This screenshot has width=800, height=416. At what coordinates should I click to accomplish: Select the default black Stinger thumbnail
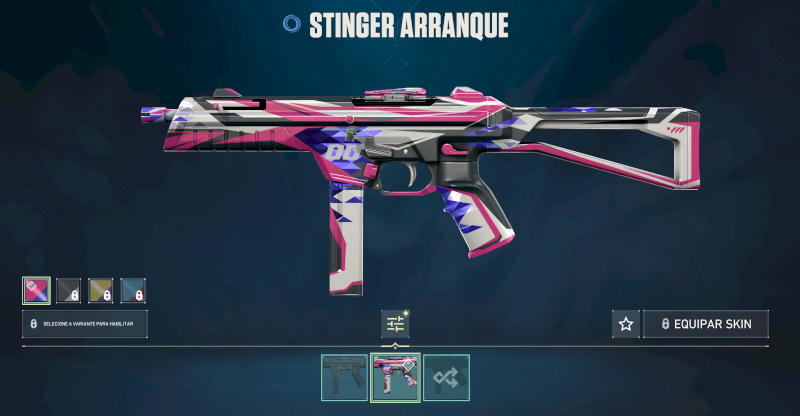tap(344, 377)
